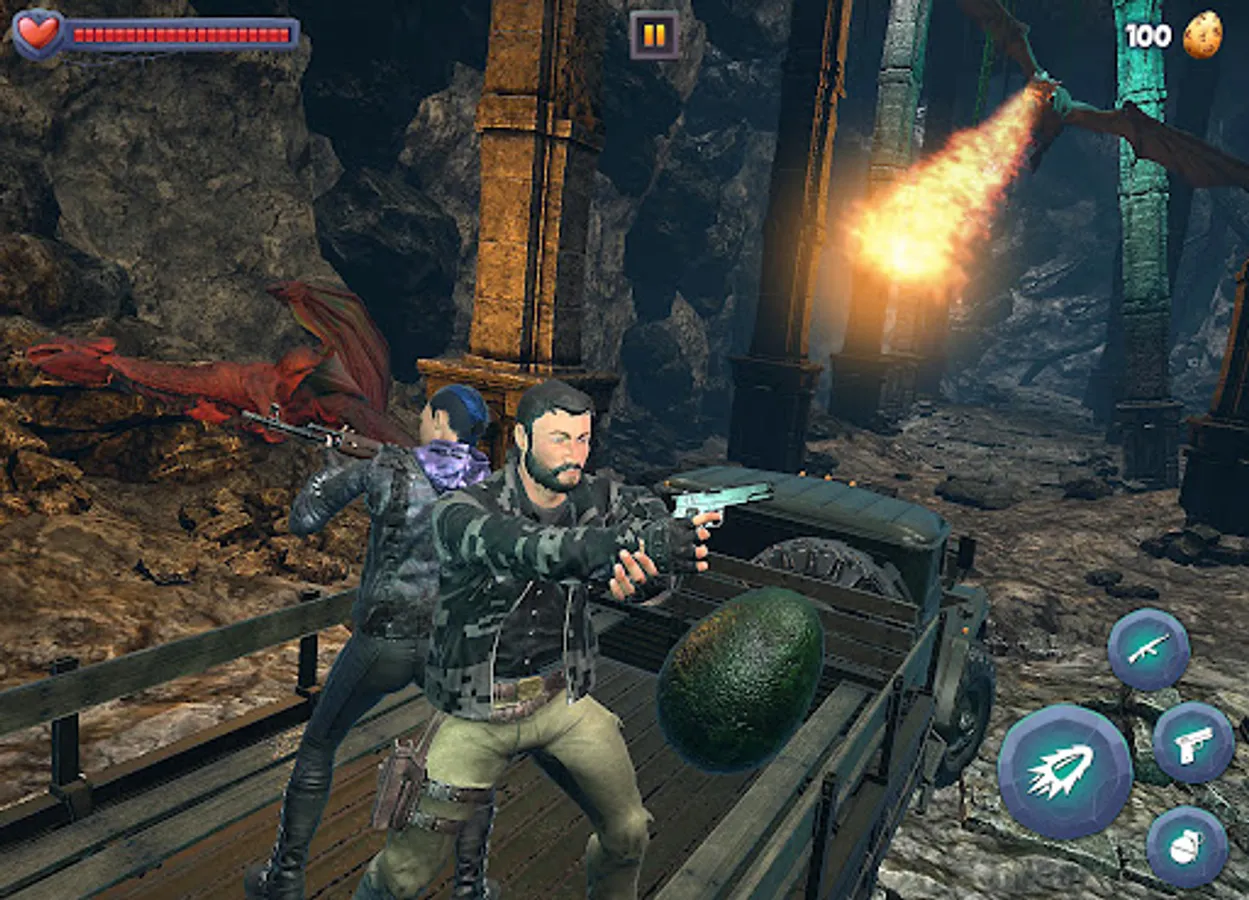Throw a grenade with the grenade button
Image resolution: width=1249 pixels, height=900 pixels.
click(x=1186, y=846)
